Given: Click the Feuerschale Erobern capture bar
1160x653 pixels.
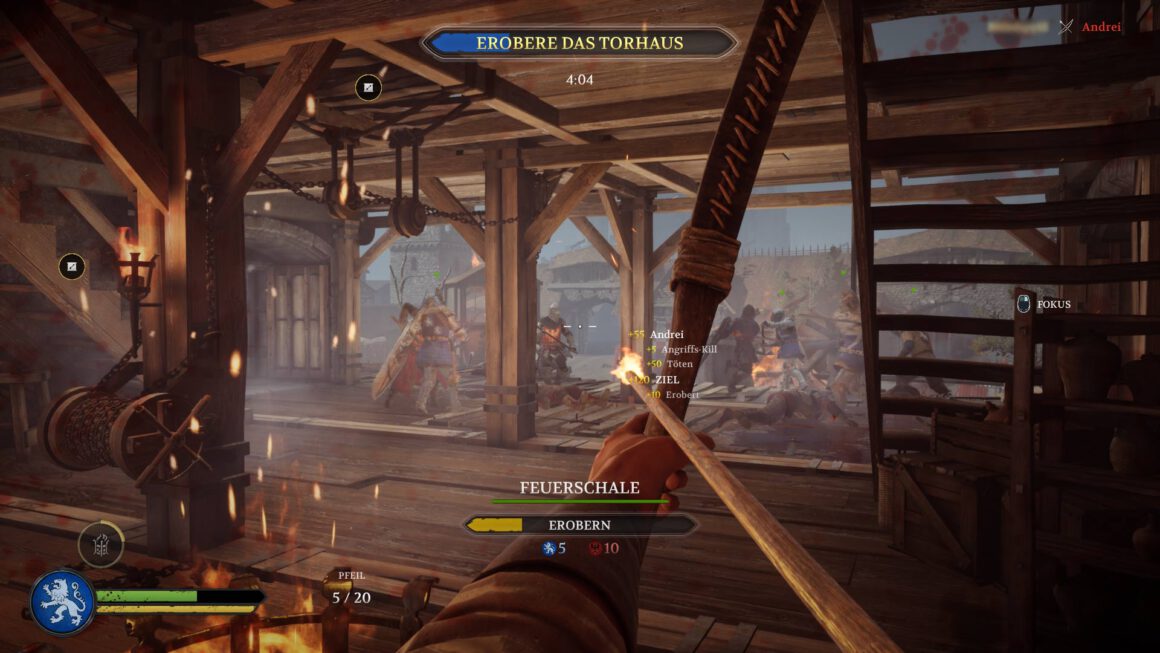Looking at the screenshot, I should pyautogui.click(x=580, y=524).
